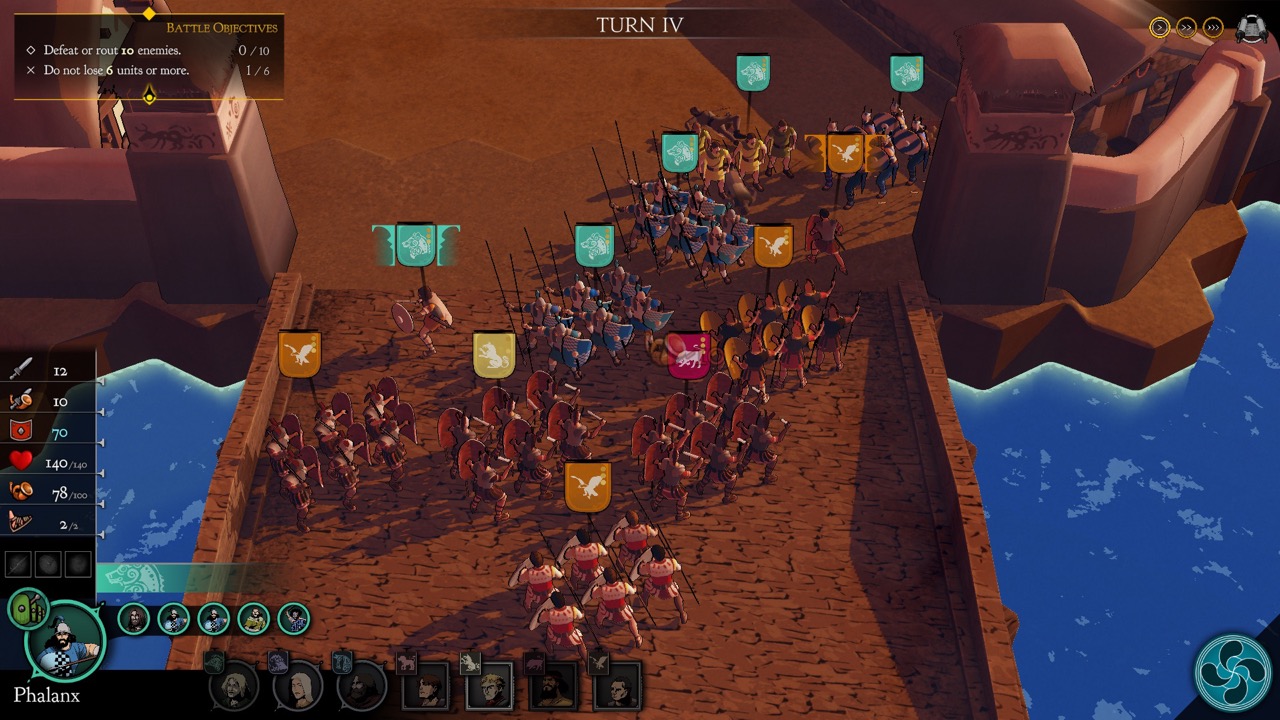Choose the square portrait with boar badge
Screen dimensions: 1280x720
(553, 686)
